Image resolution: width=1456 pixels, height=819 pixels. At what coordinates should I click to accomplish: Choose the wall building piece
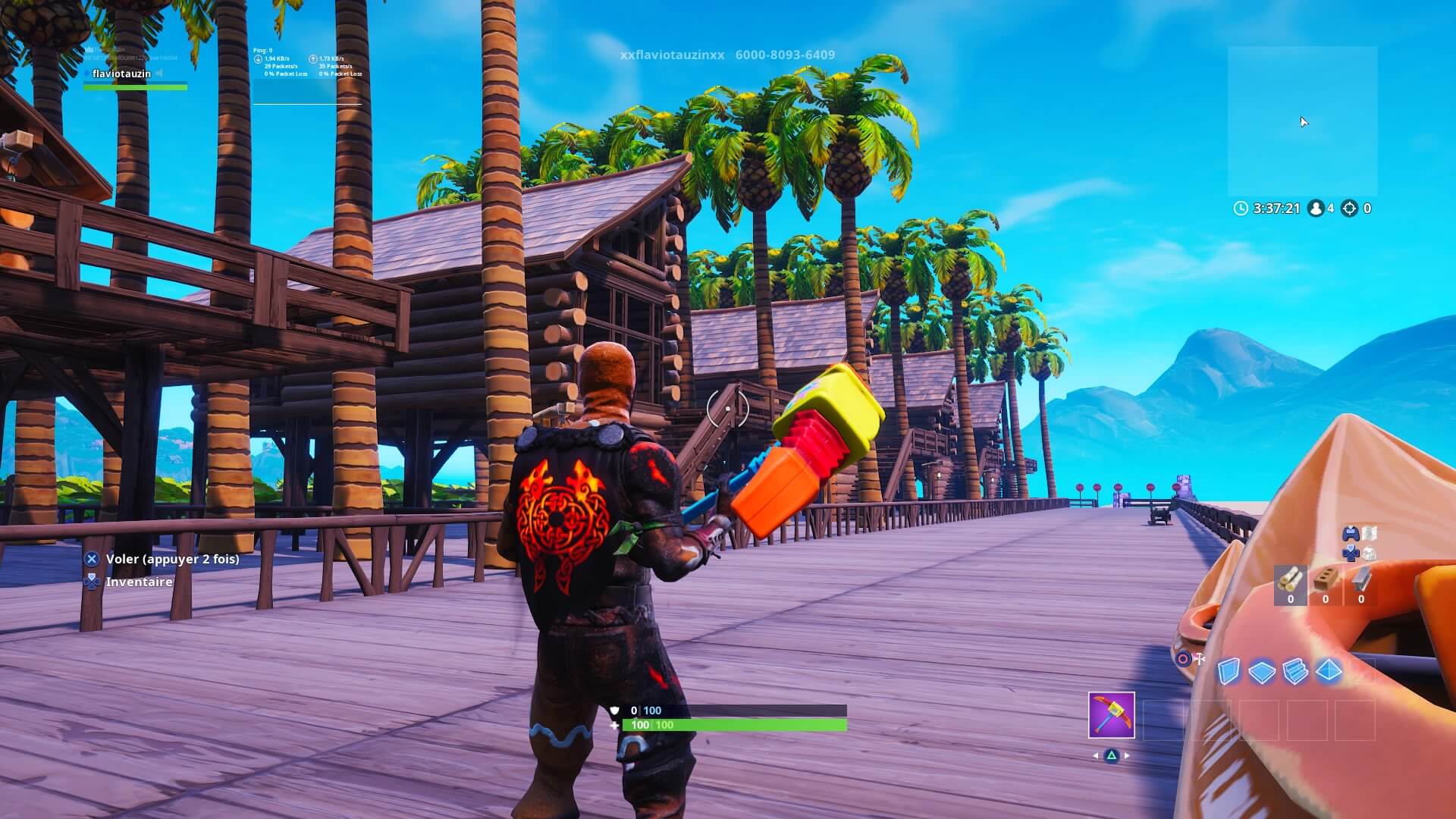pos(1229,670)
